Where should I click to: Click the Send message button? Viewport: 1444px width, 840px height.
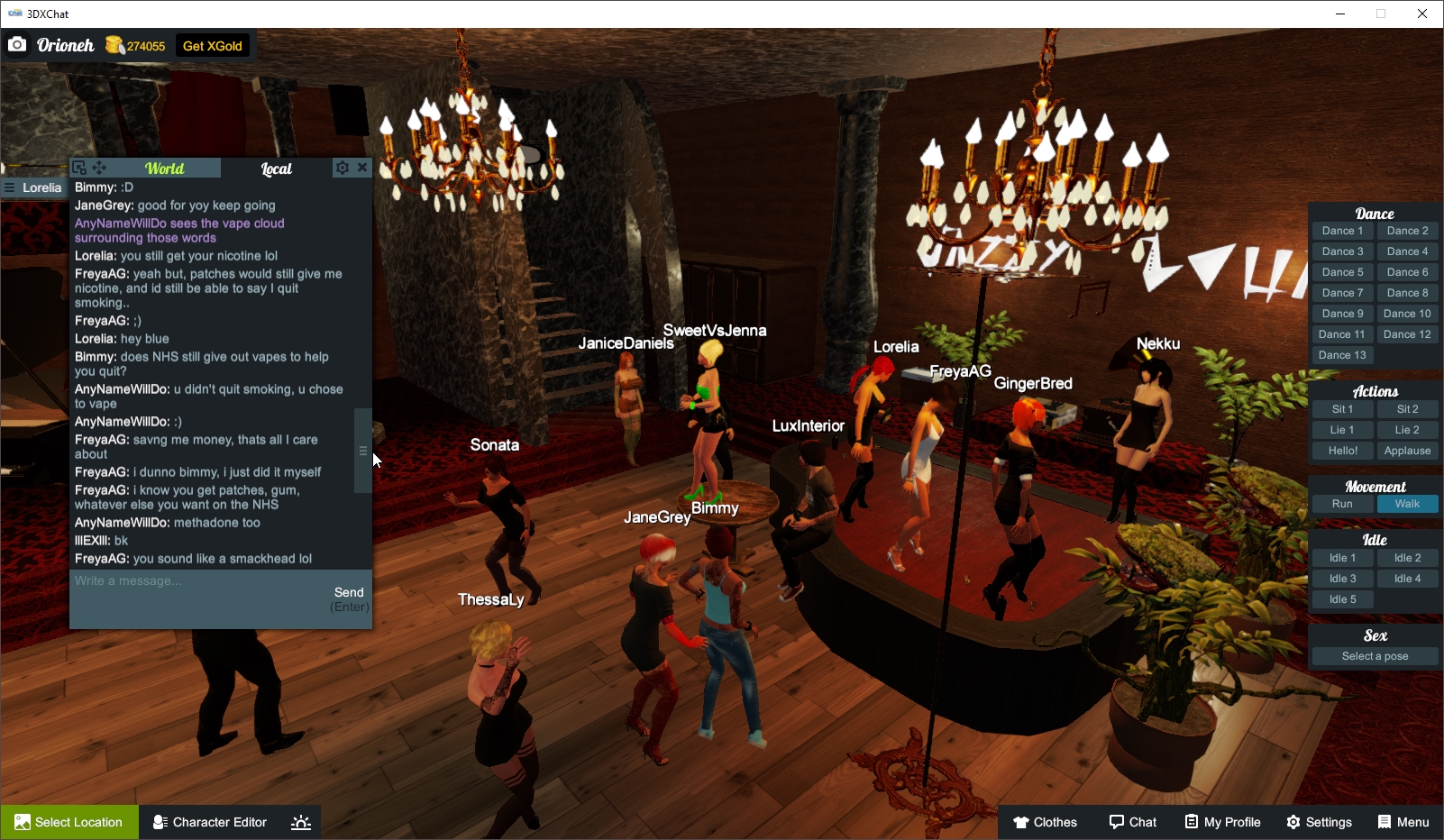tap(350, 592)
